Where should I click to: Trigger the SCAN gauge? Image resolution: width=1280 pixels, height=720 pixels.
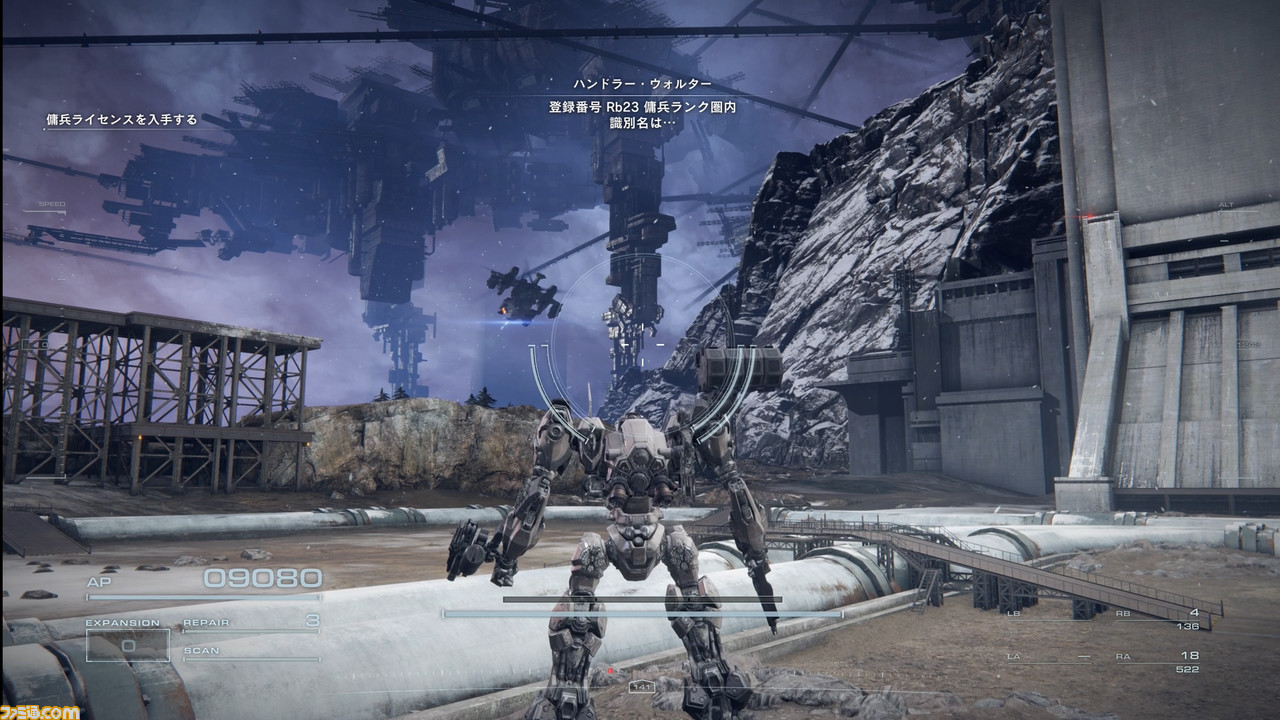point(250,652)
